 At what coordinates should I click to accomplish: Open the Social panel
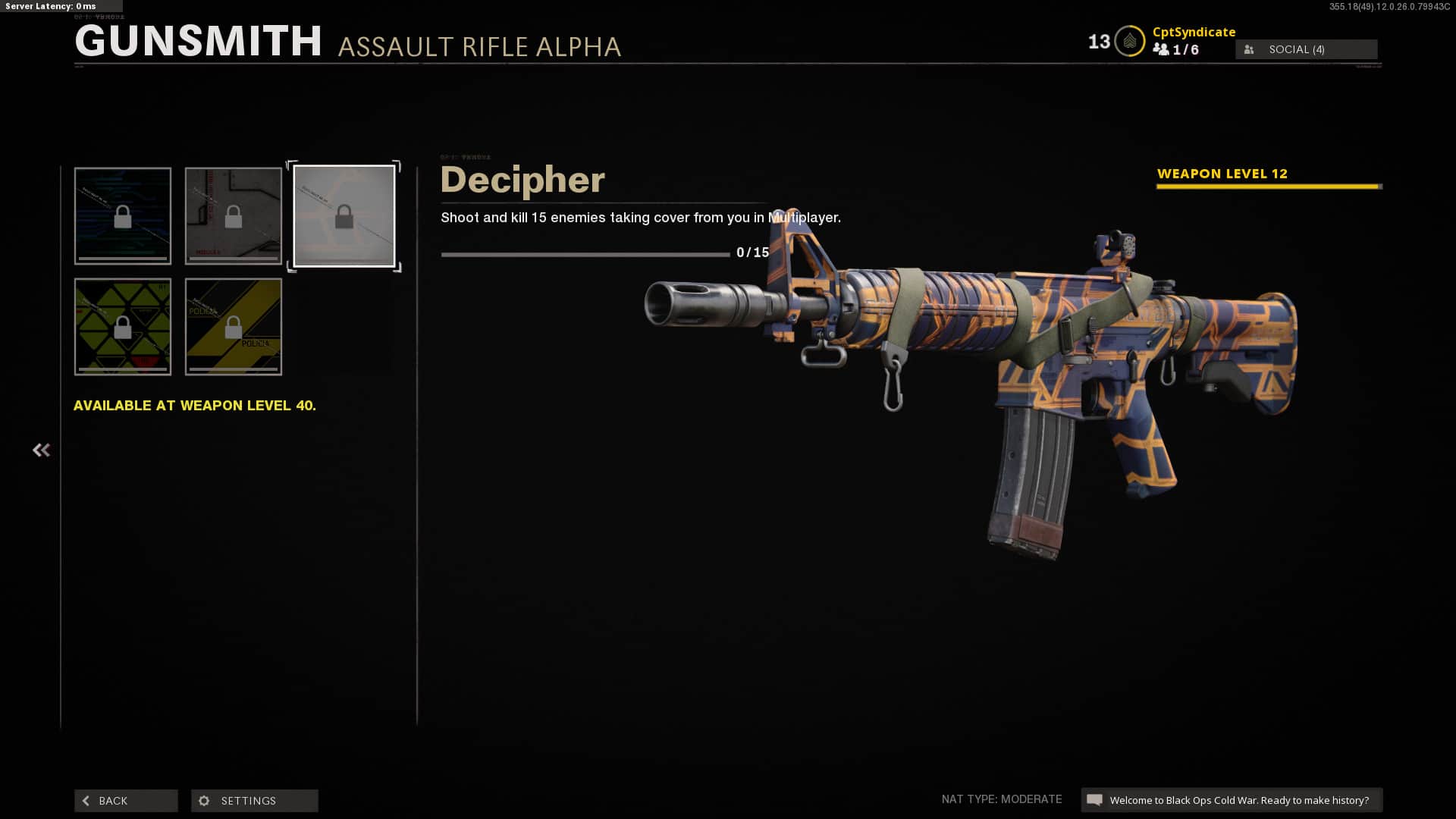1306,49
